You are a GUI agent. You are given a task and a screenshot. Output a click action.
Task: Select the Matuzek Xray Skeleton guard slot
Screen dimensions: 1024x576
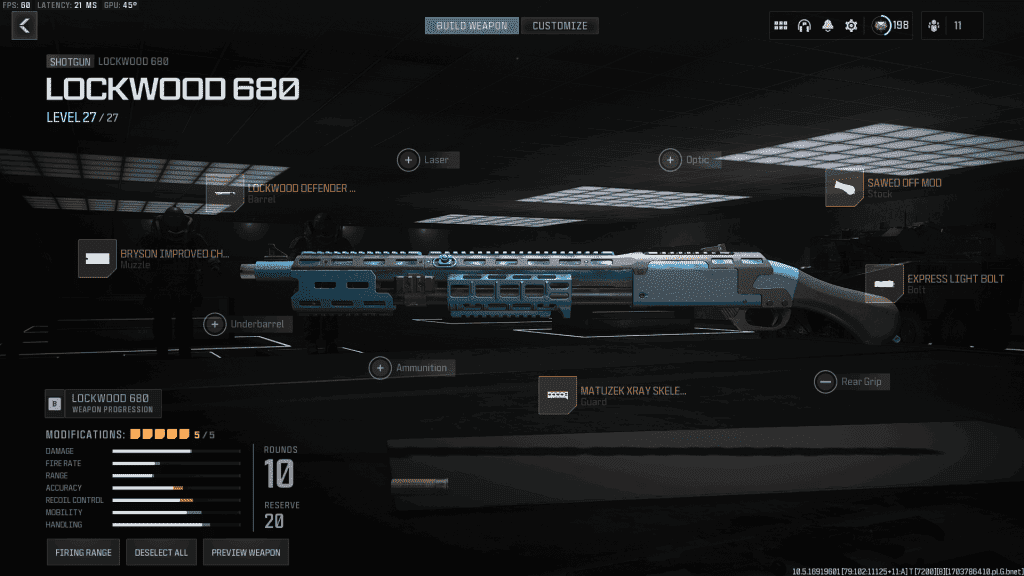pos(557,396)
